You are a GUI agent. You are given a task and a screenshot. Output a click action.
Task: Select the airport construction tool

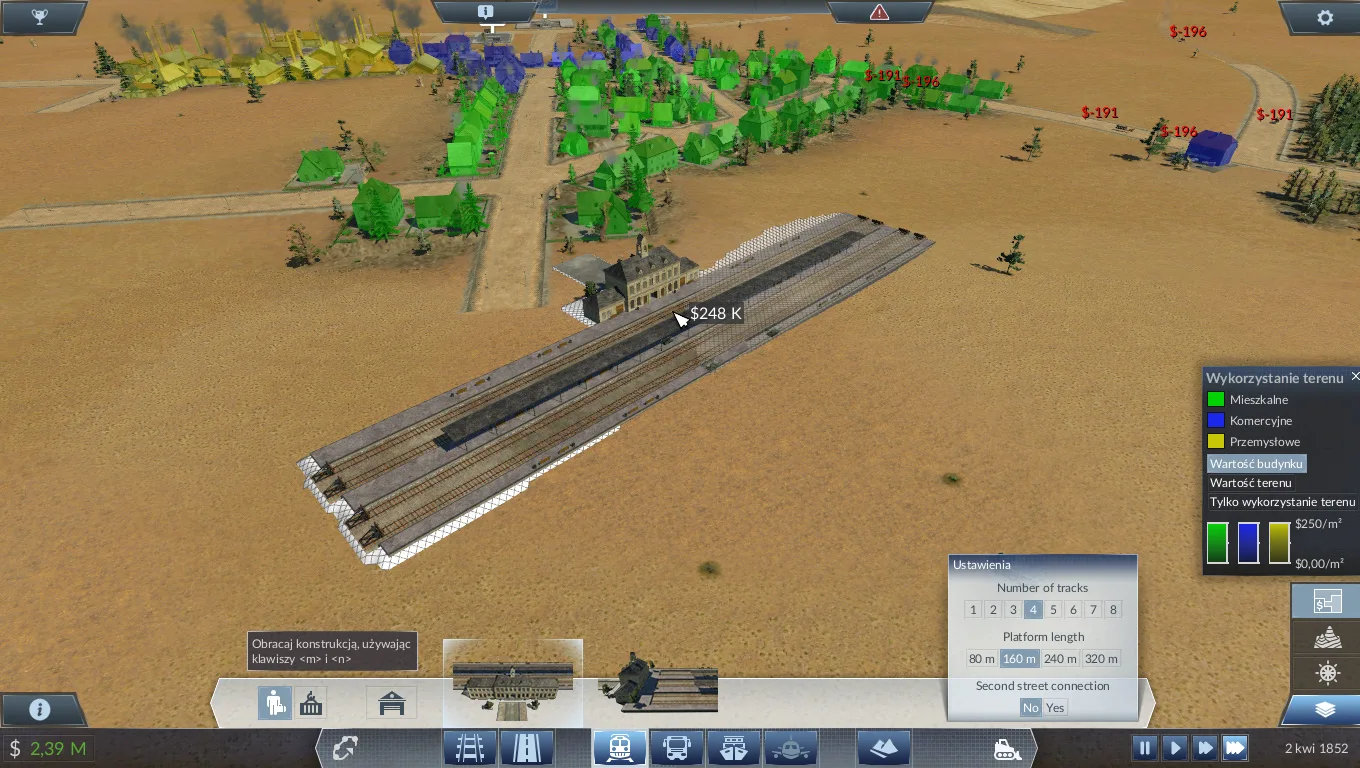click(x=791, y=747)
